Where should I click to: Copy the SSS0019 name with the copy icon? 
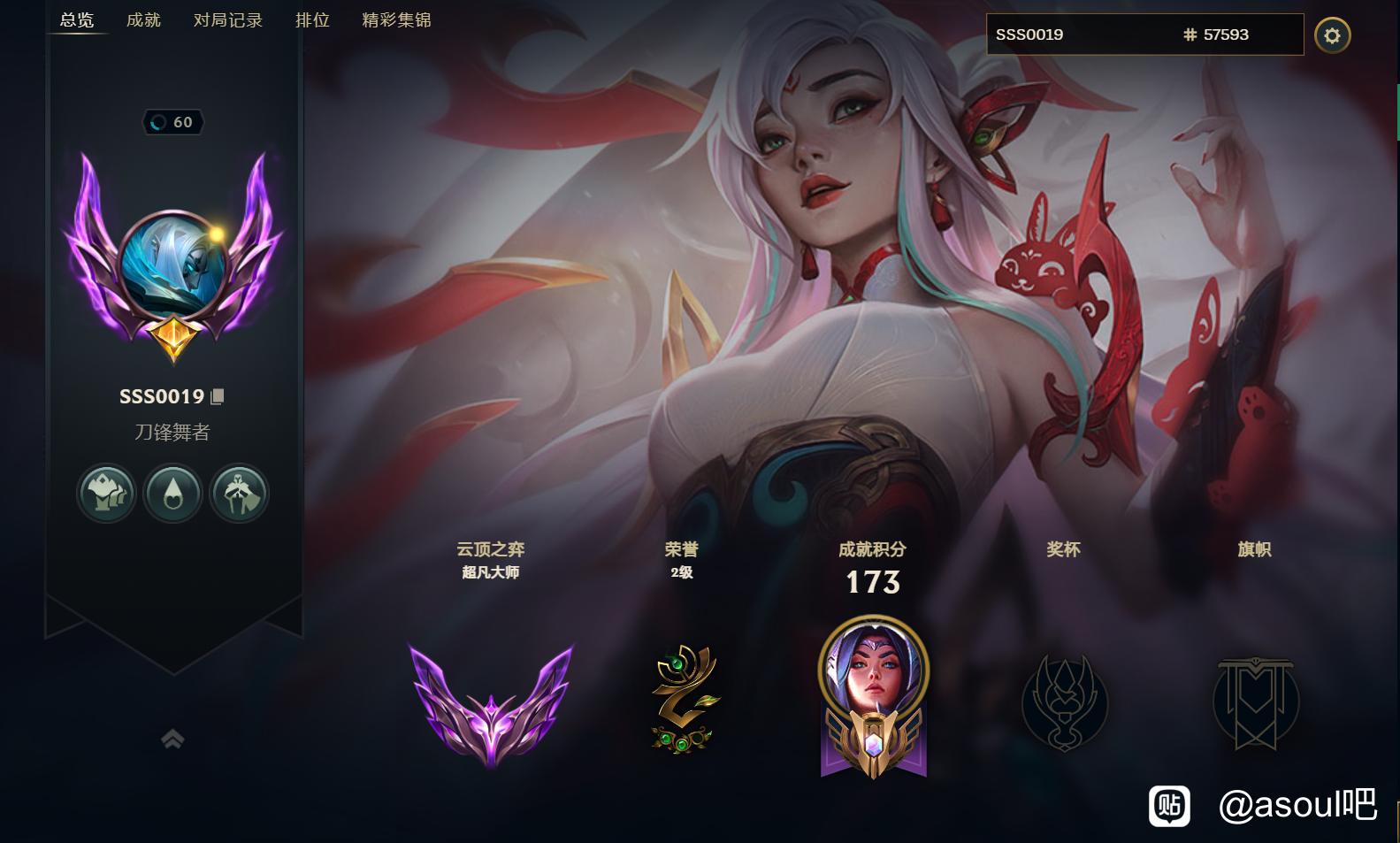218,396
